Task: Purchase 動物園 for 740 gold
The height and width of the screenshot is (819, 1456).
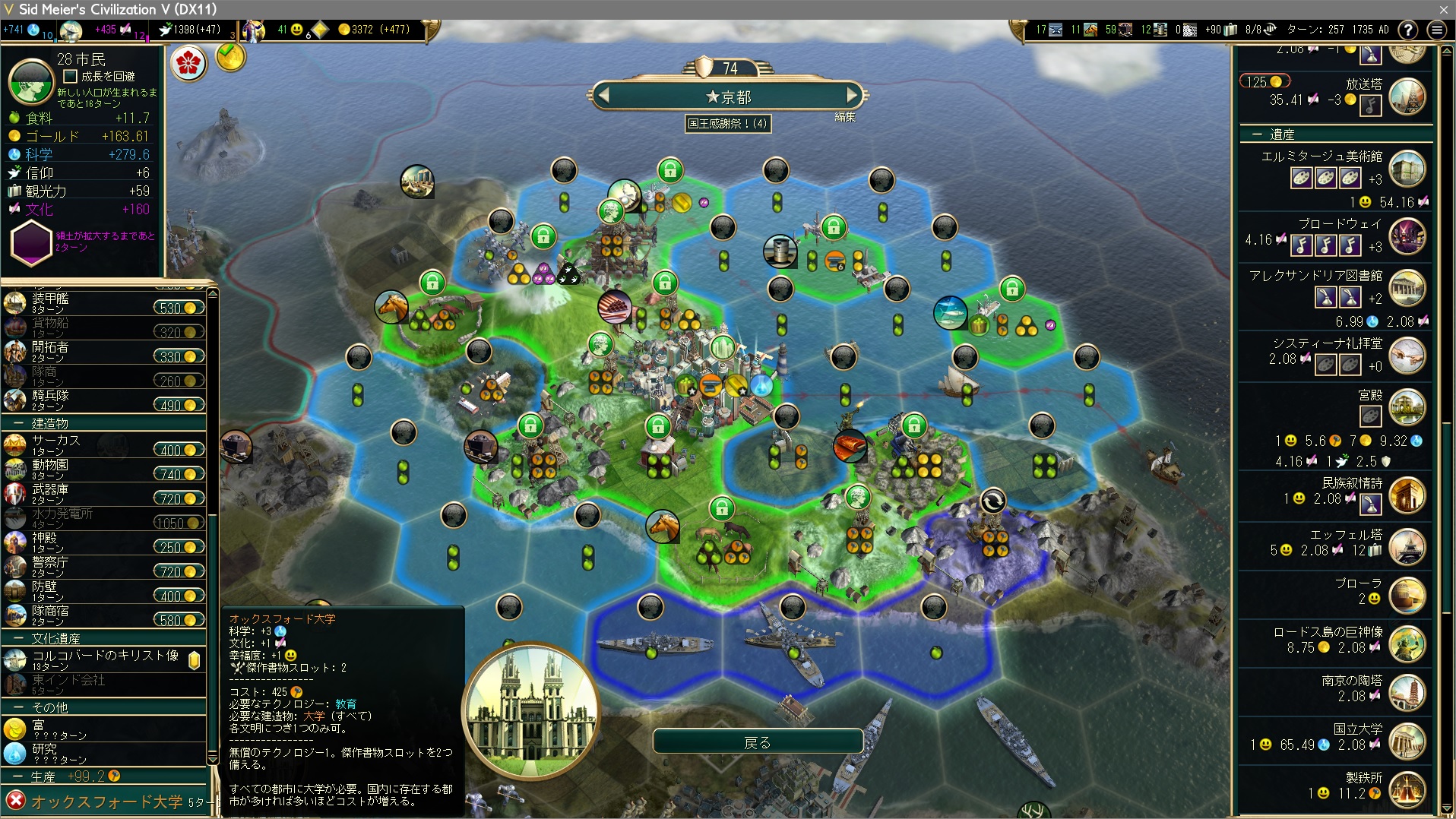Action: (179, 474)
